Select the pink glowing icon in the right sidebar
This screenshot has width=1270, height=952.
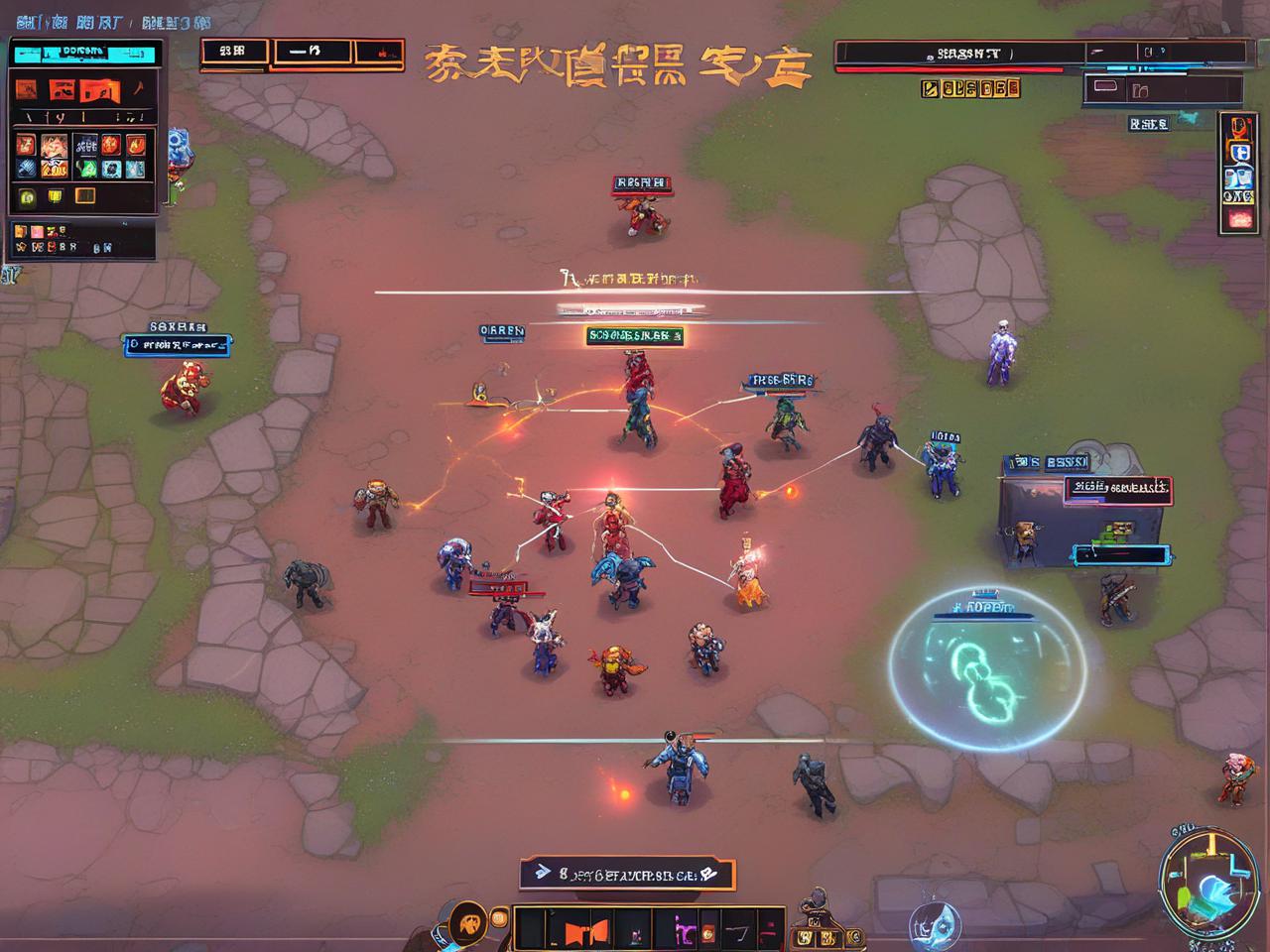1239,219
